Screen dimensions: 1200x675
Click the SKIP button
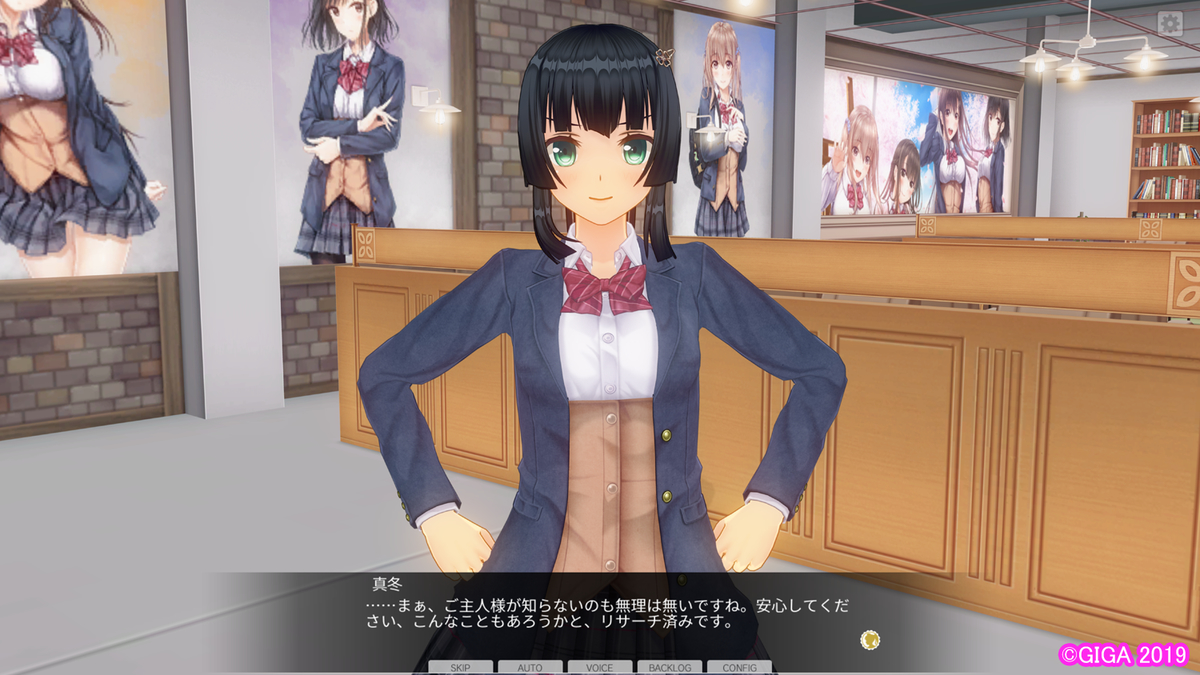tap(460, 667)
